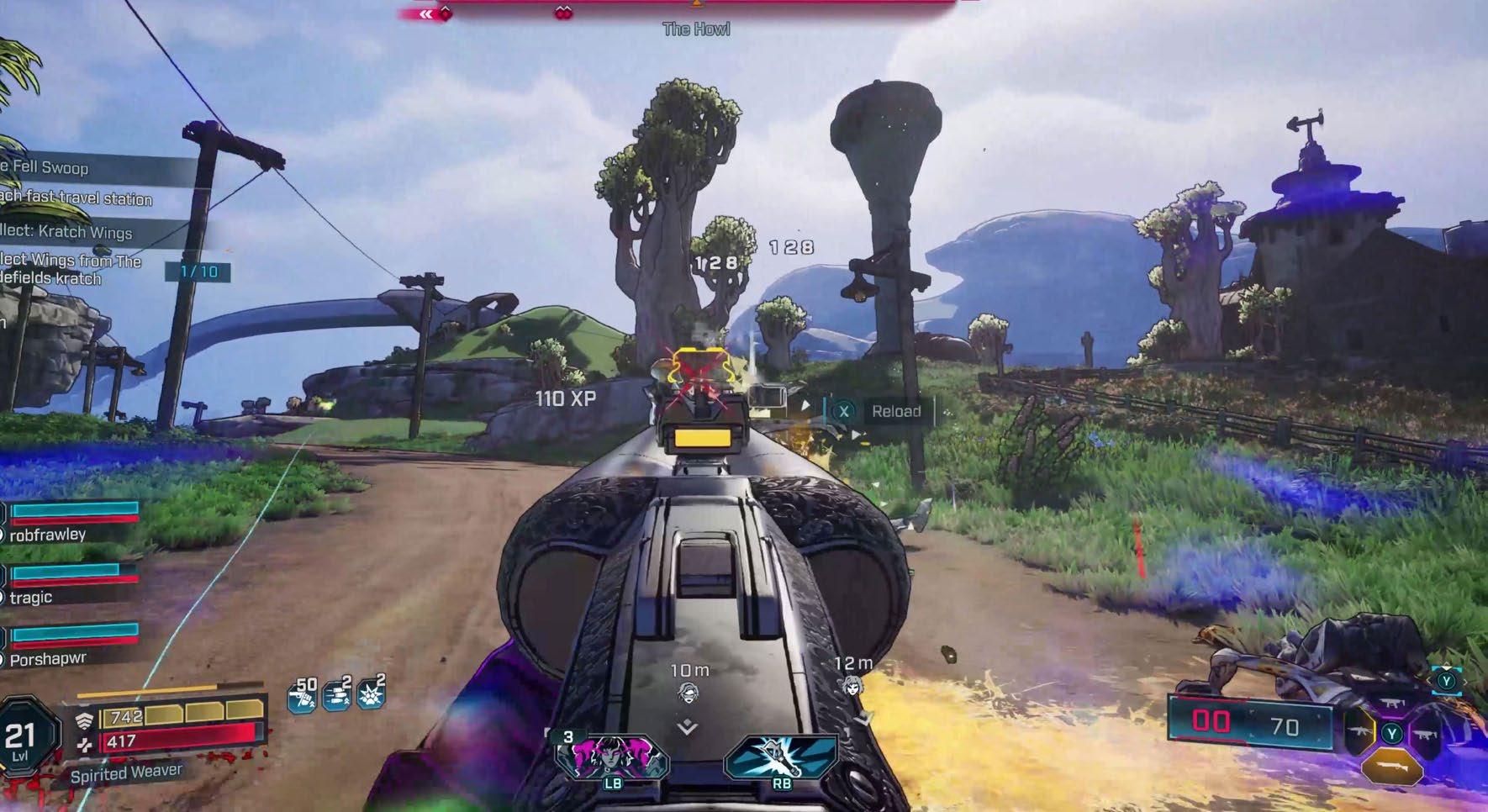Switch to the left weapon wheel slot

(1359, 730)
